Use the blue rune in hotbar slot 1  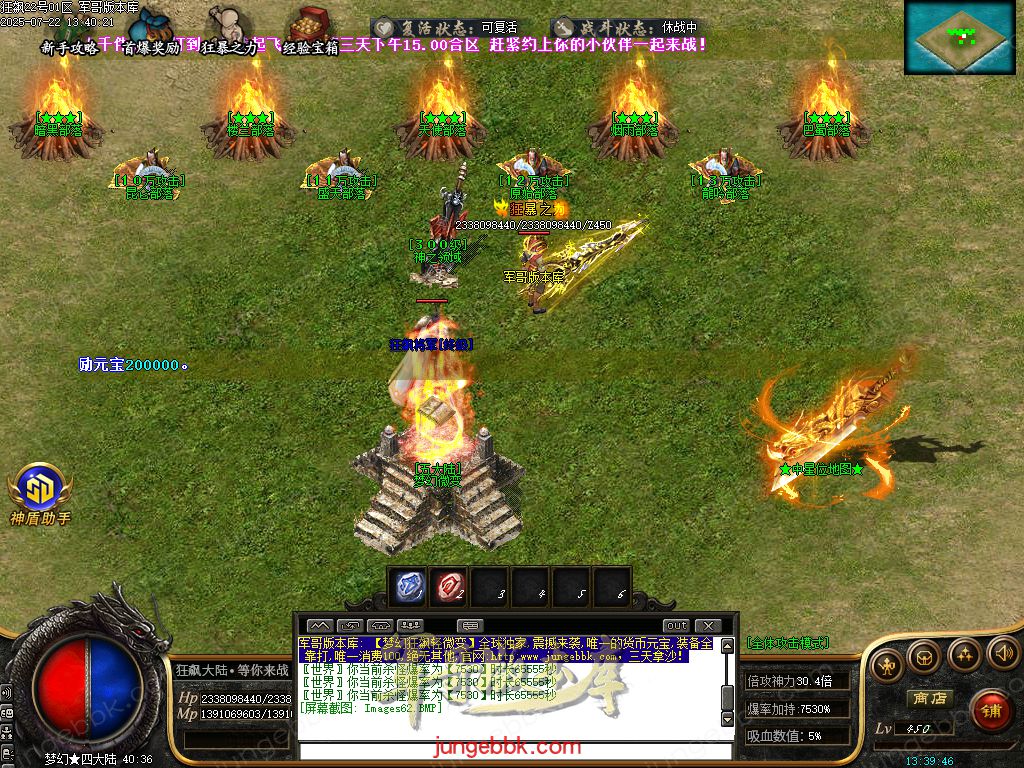[410, 586]
